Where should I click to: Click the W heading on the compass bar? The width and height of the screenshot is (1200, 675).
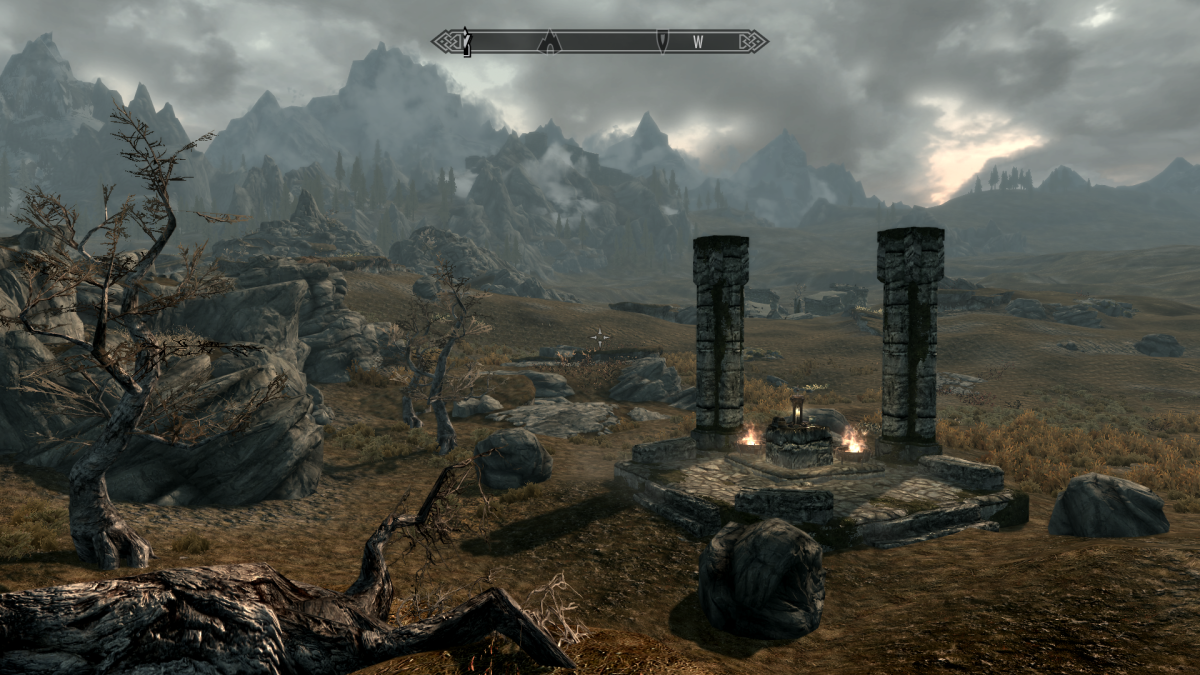point(698,42)
